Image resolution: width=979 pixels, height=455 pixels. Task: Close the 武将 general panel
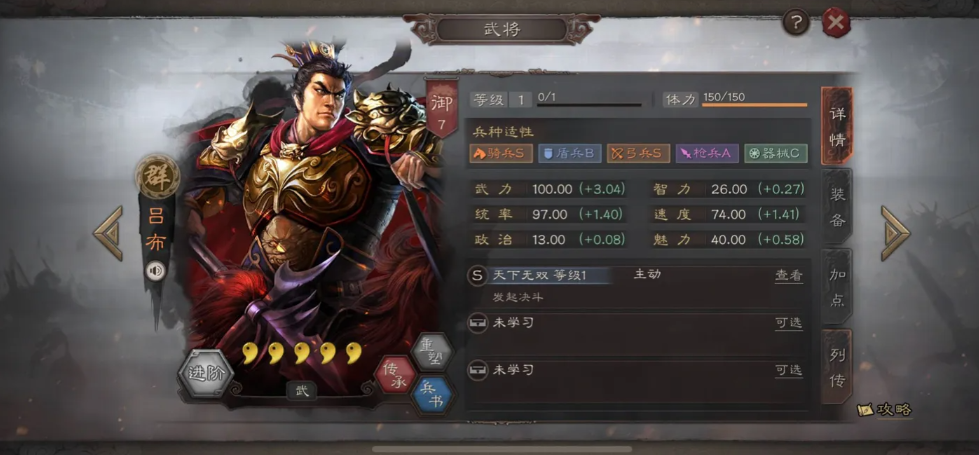[x=836, y=22]
